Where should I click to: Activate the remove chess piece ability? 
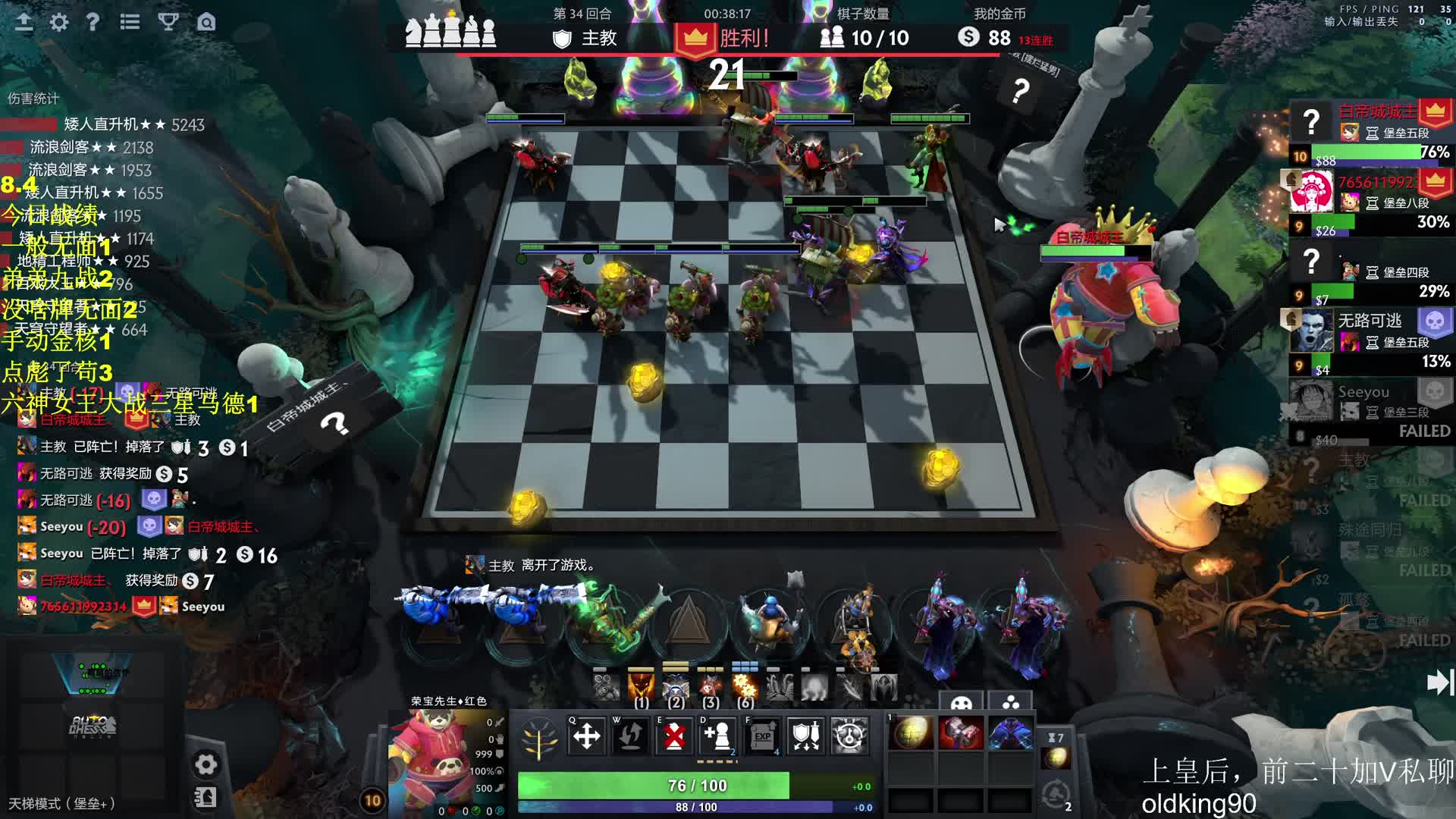[x=674, y=735]
